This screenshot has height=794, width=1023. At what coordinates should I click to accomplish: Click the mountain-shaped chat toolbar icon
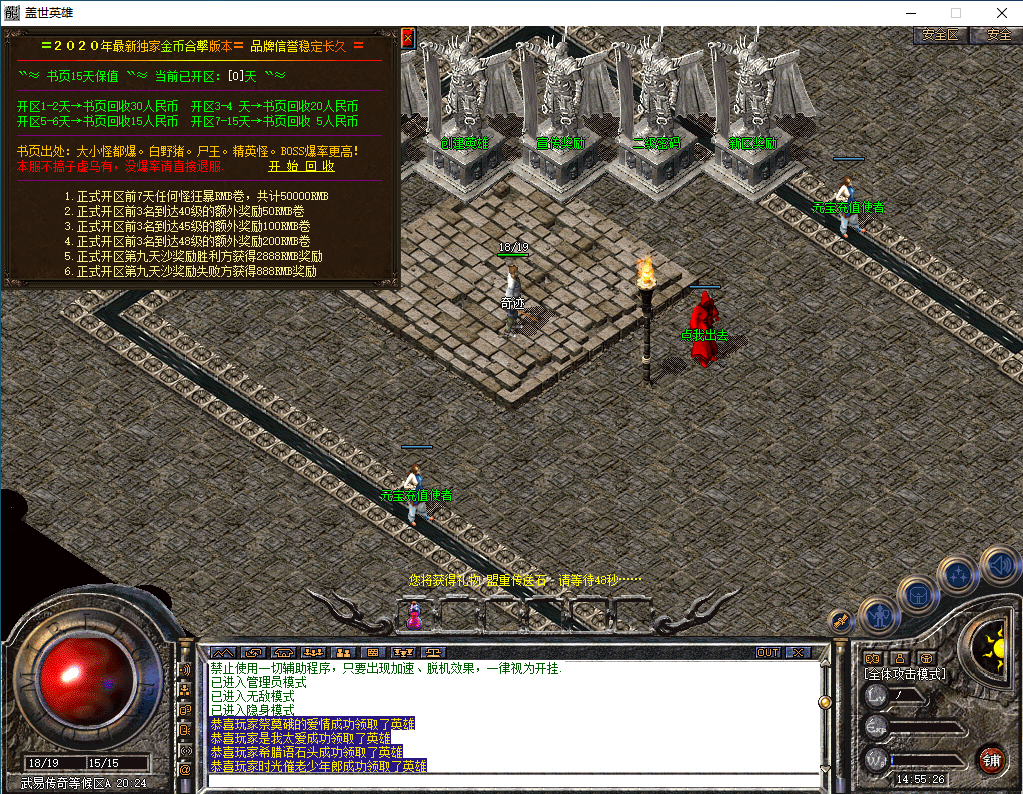tap(222, 652)
